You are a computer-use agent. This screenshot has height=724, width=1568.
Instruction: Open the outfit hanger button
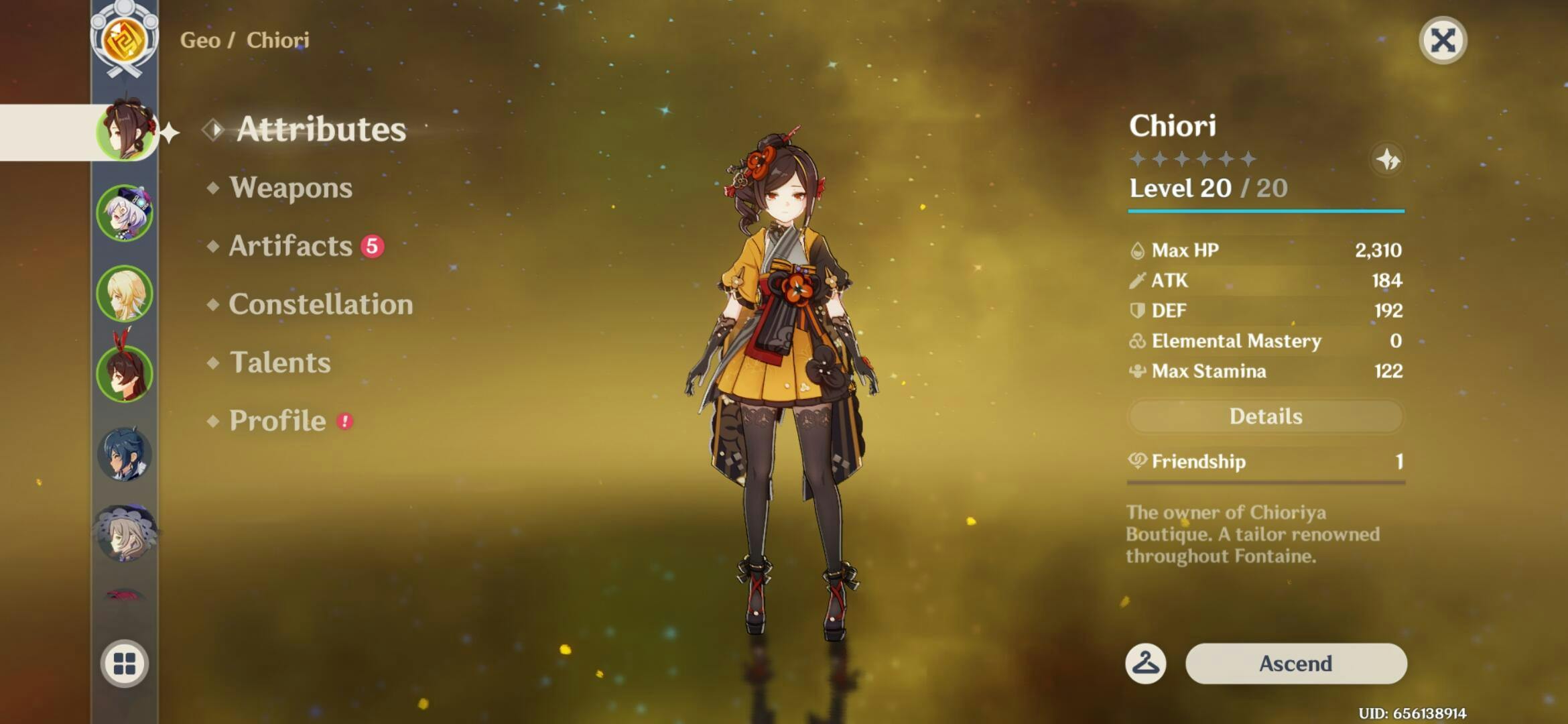(x=1145, y=664)
